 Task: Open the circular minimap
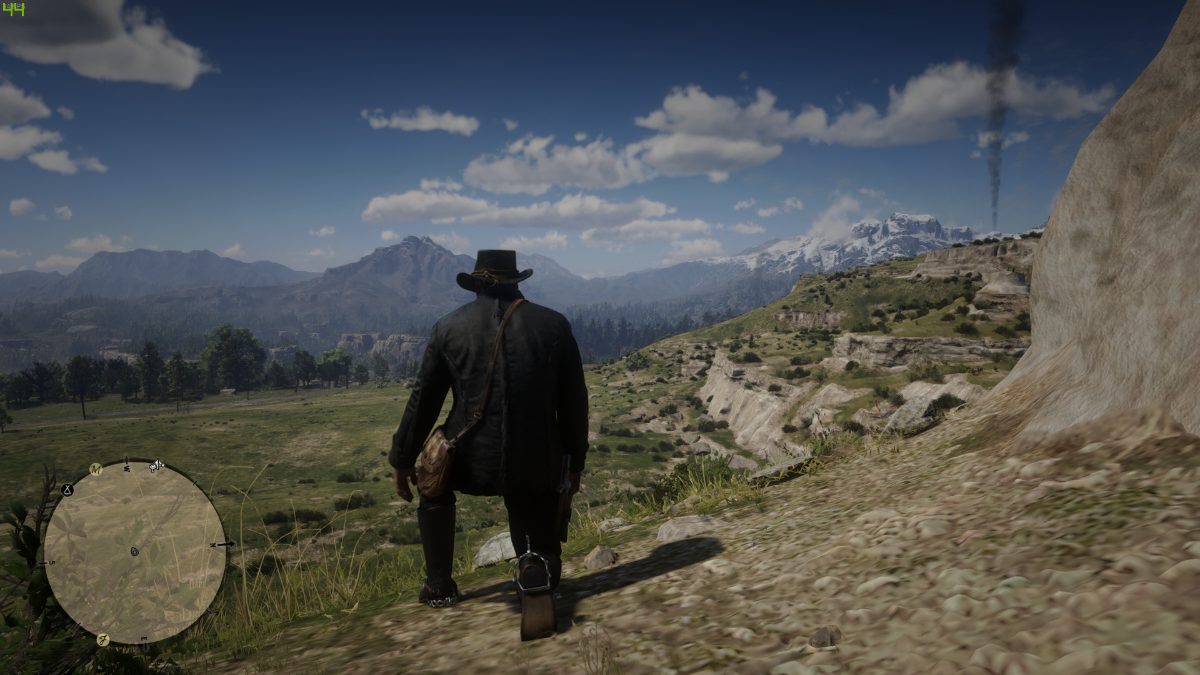tap(135, 552)
